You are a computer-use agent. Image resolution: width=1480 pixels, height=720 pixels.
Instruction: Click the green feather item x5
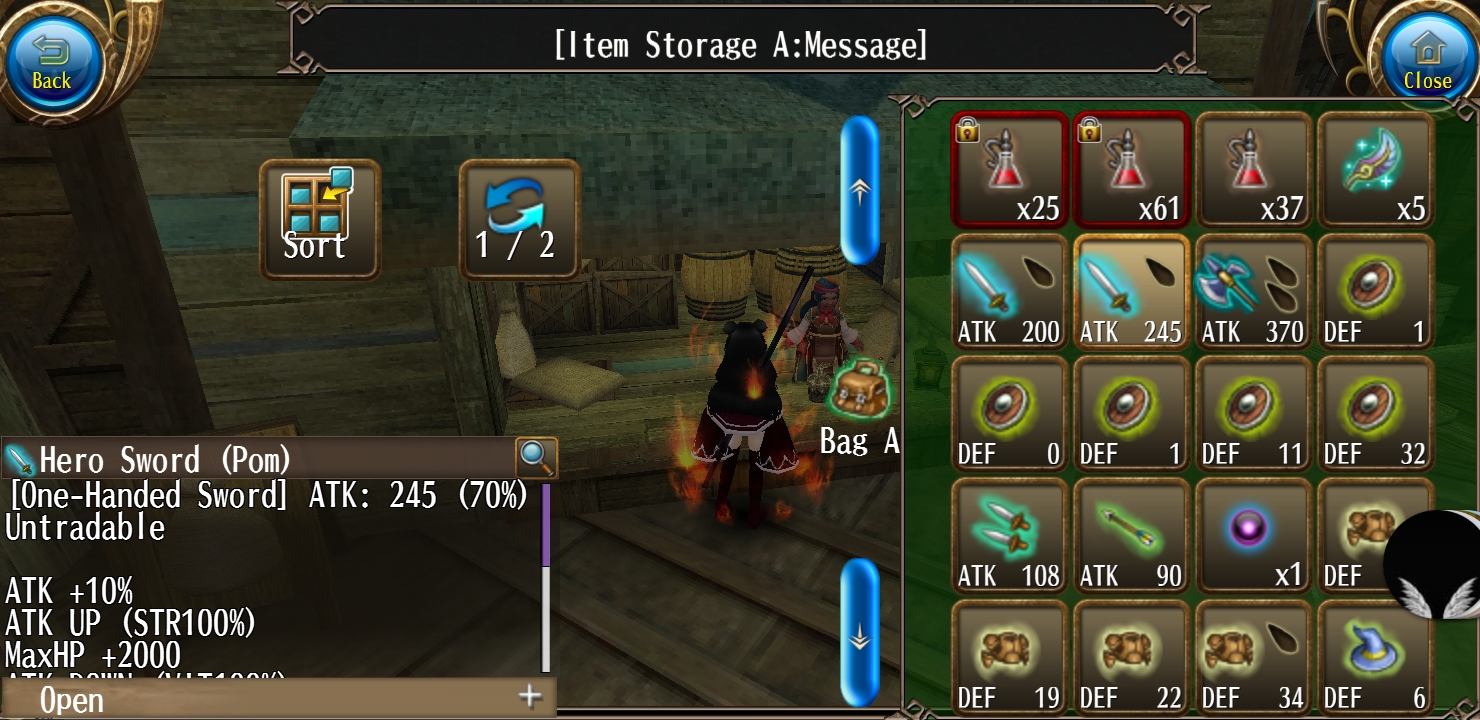click(x=1375, y=168)
